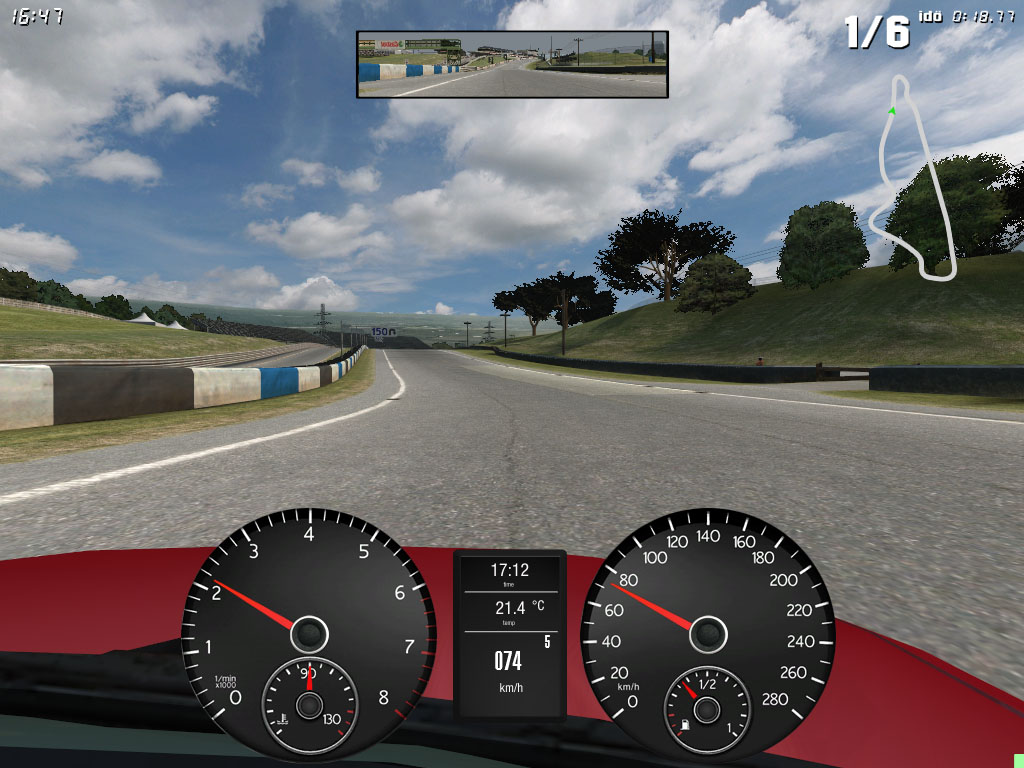The width and height of the screenshot is (1024, 768).
Task: Click the green car marker on track map
Action: (891, 109)
